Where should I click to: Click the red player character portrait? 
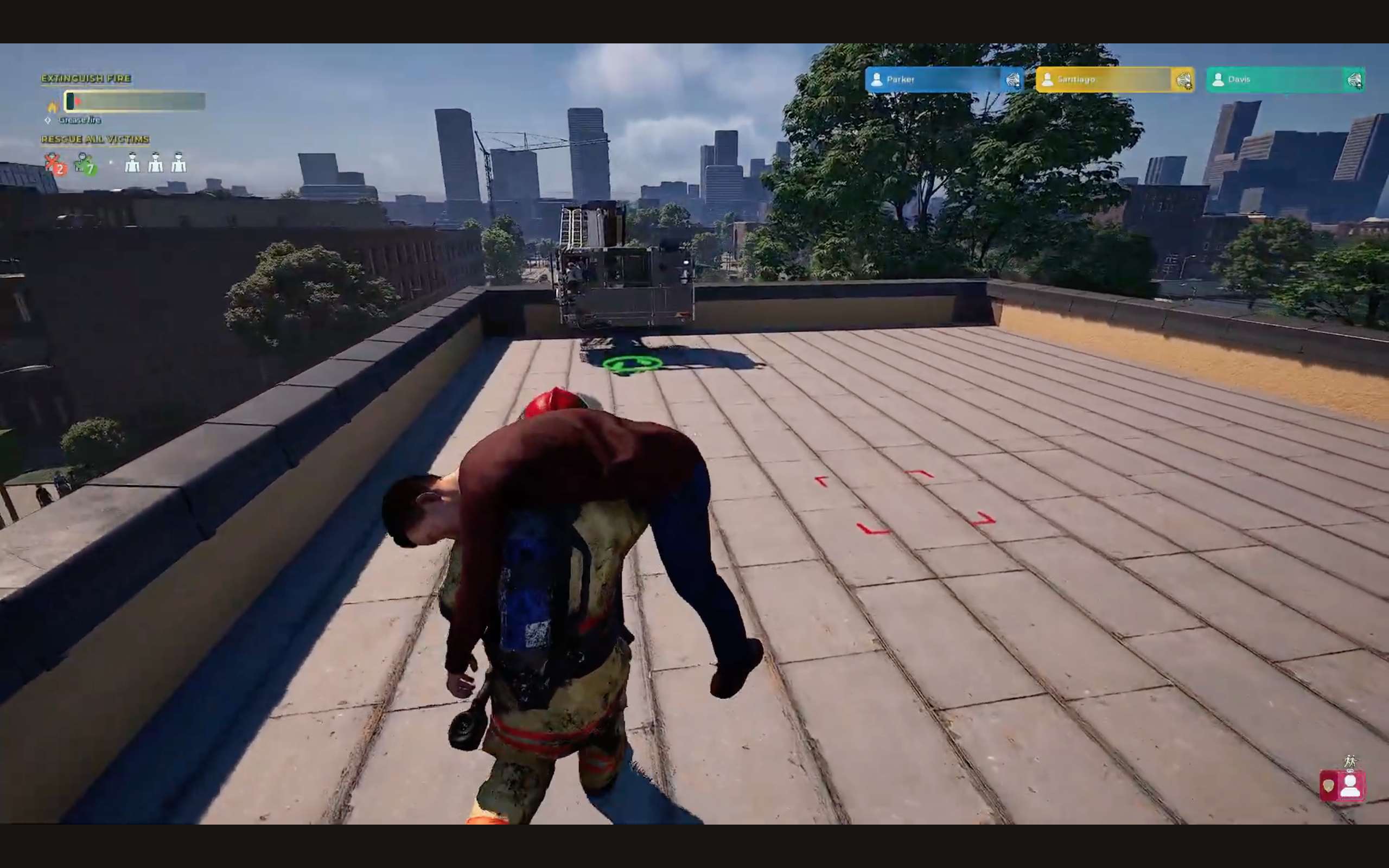click(1349, 786)
